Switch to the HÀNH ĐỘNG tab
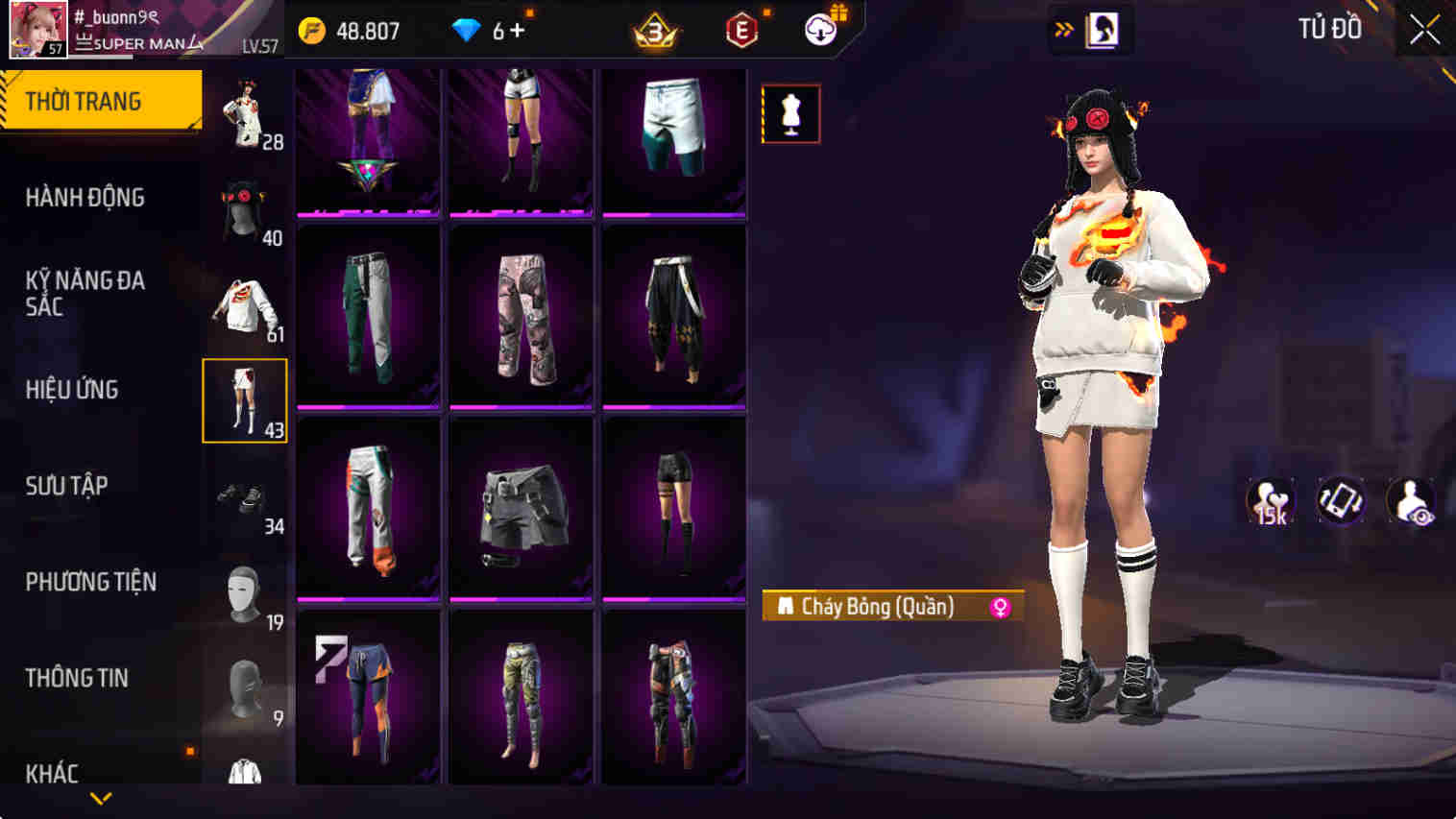 [84, 198]
